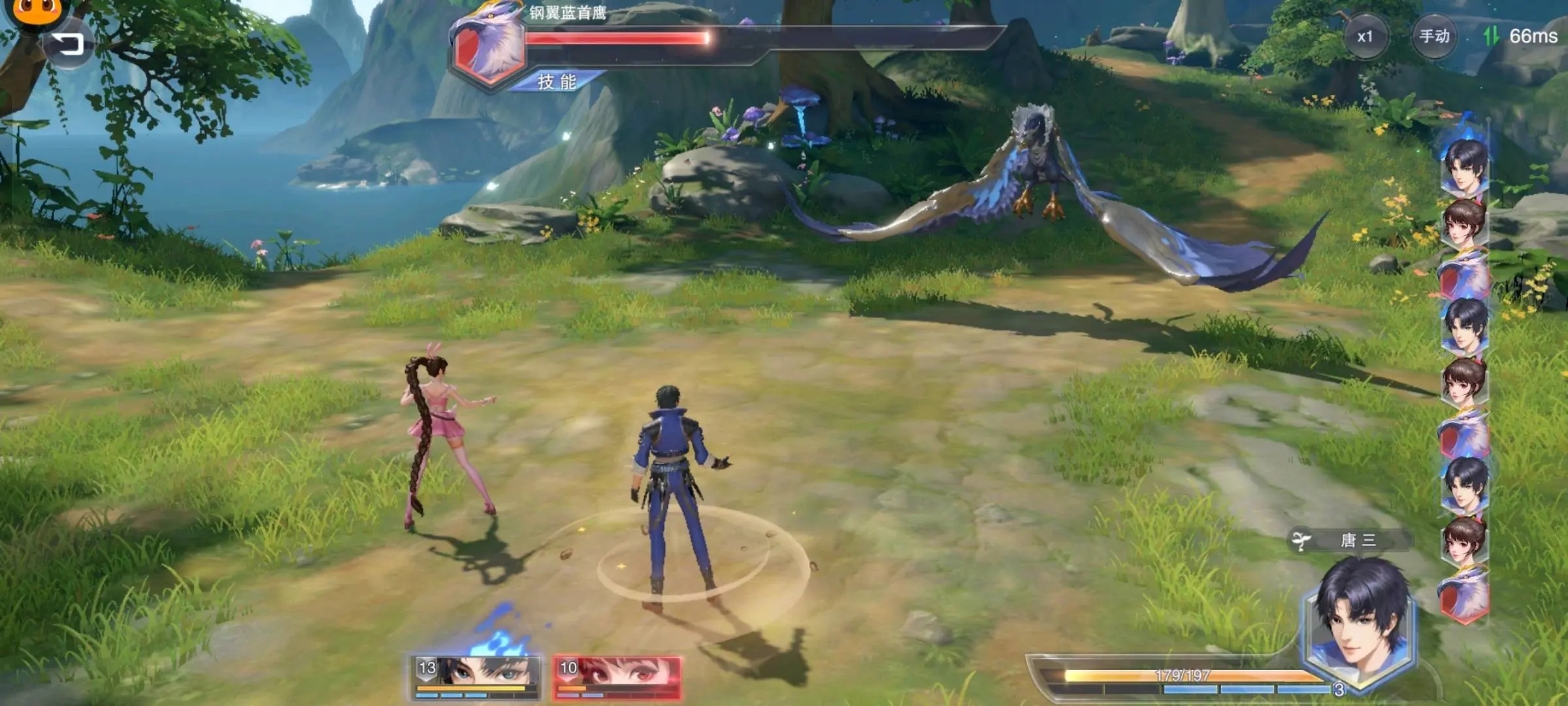Toggle the x1 battle speed
Image resolution: width=1568 pixels, height=706 pixels.
1365,37
